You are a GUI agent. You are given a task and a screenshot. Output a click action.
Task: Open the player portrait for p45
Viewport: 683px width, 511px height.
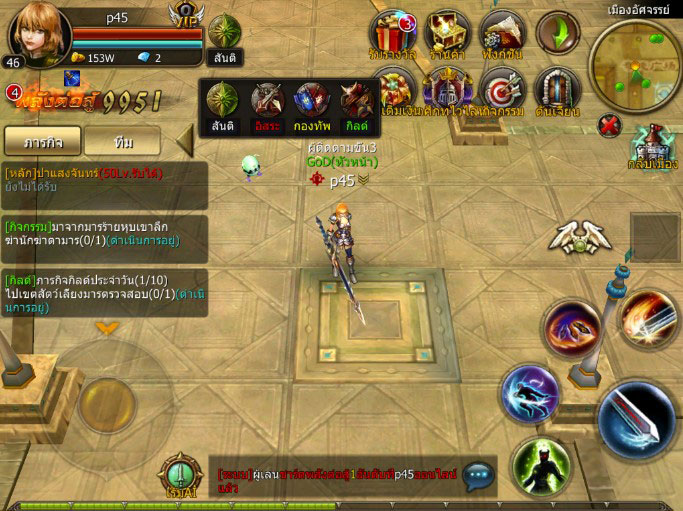click(x=40, y=35)
